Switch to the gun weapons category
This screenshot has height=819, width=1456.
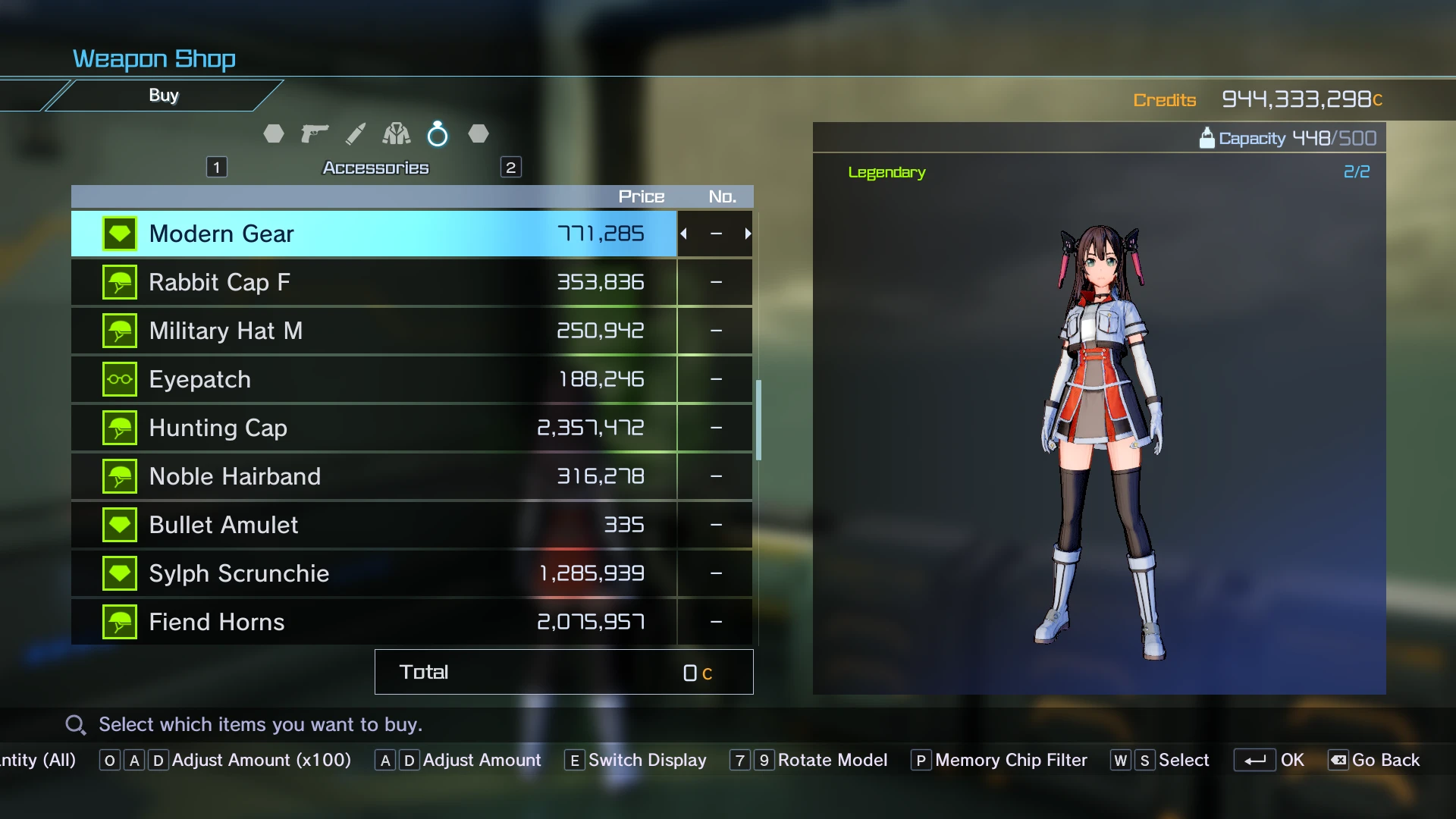click(x=315, y=134)
